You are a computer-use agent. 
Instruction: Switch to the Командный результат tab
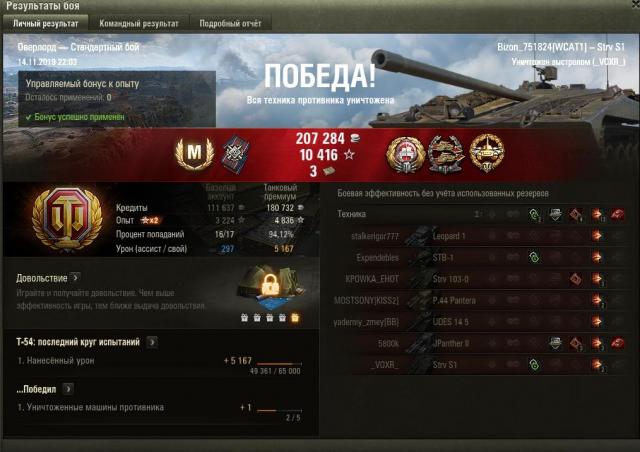click(x=139, y=23)
